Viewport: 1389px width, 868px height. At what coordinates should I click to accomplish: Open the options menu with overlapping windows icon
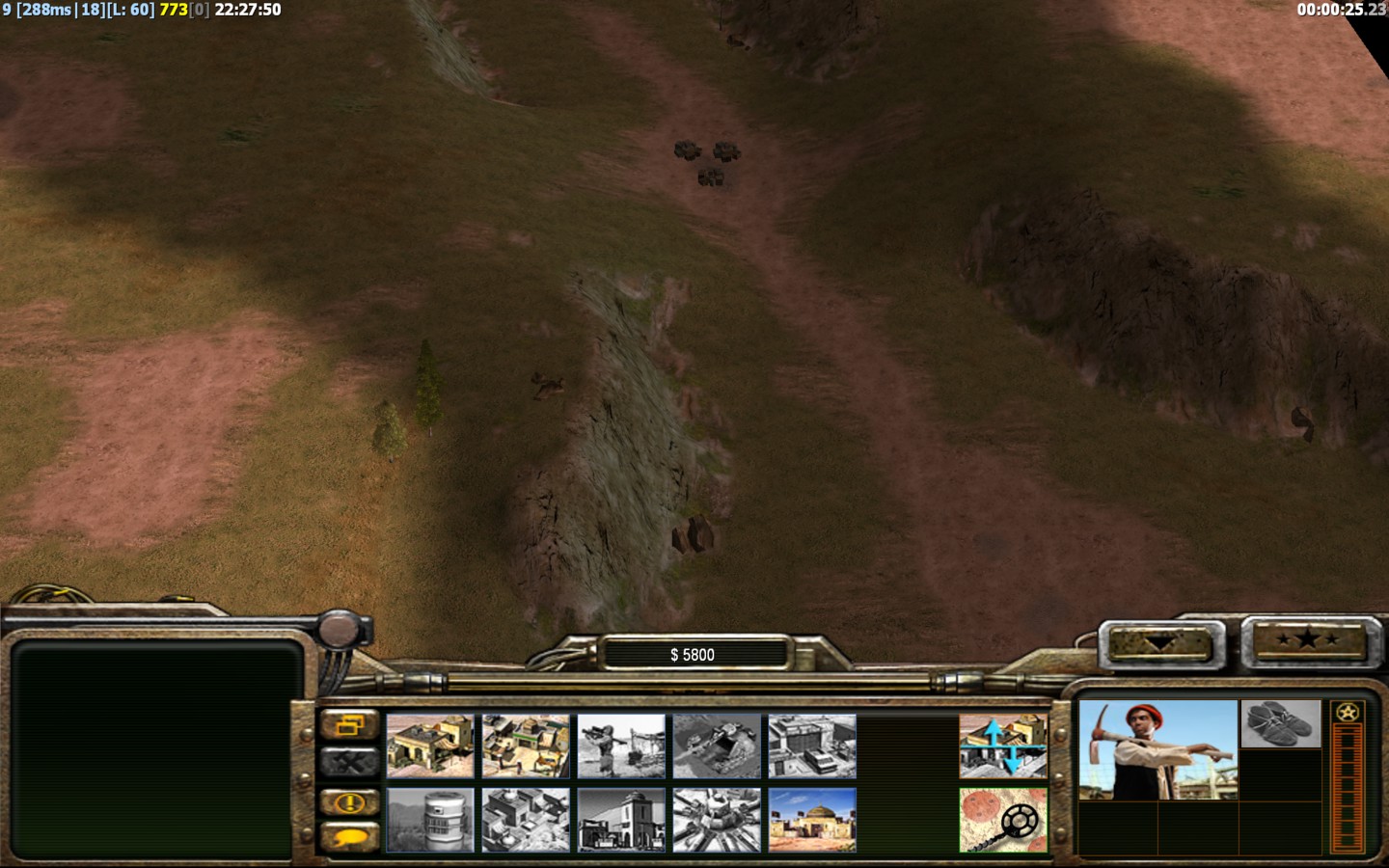349,725
